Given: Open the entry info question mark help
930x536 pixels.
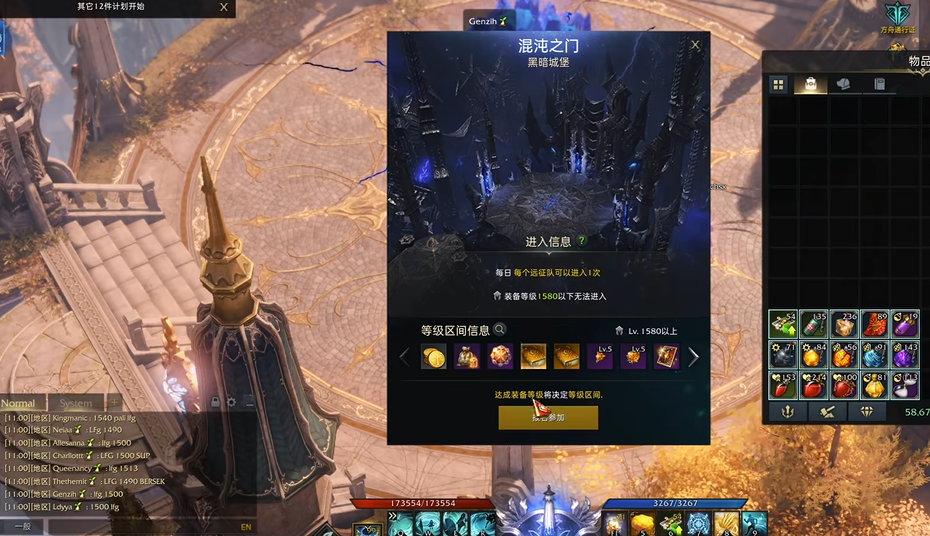Looking at the screenshot, I should coord(581,241).
